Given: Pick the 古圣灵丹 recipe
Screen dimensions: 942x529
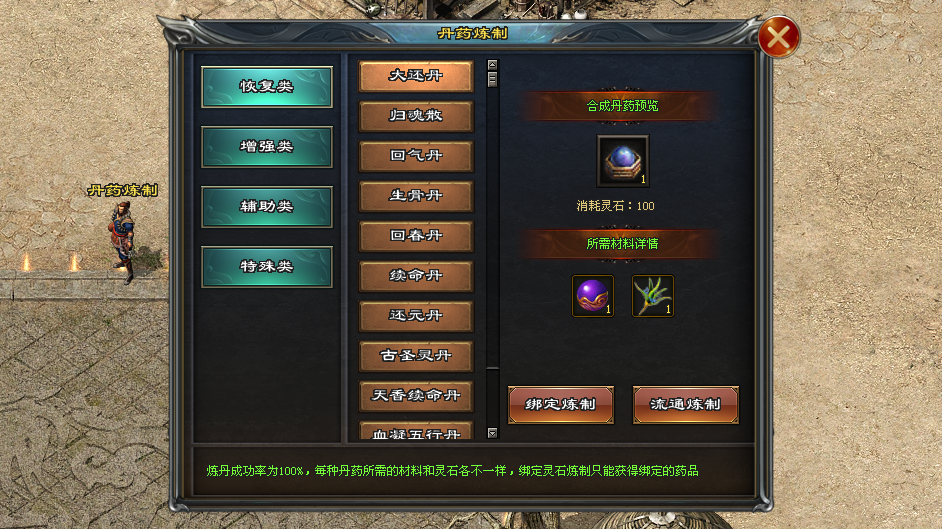Looking at the screenshot, I should point(416,356).
